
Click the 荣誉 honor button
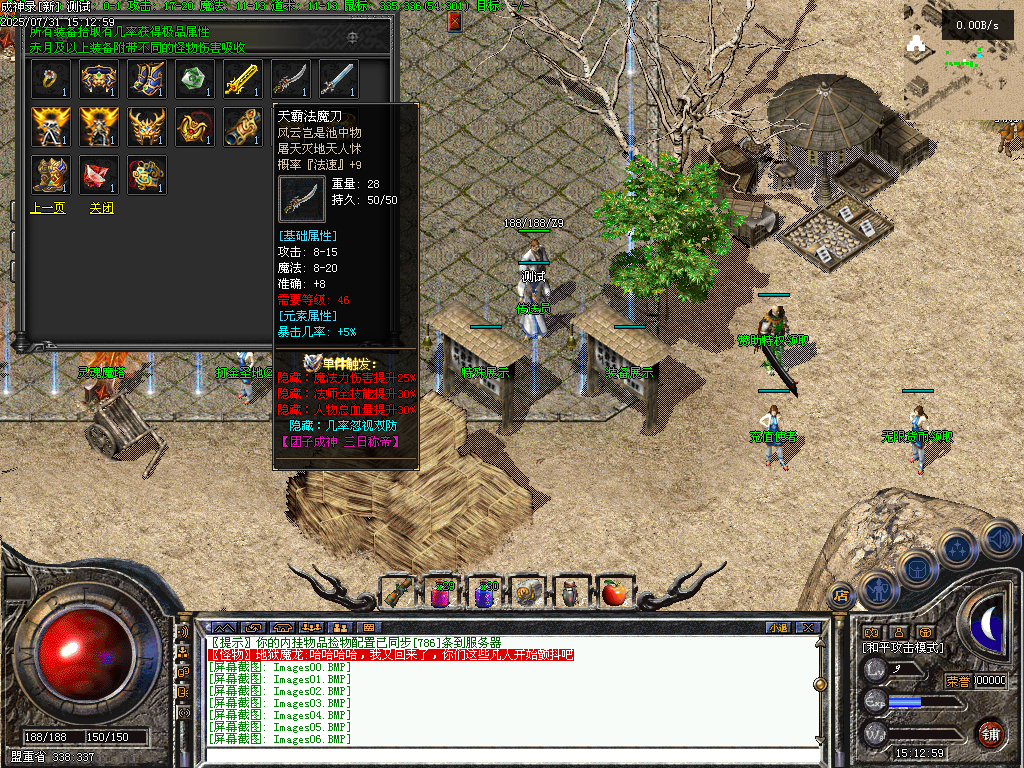[x=958, y=681]
